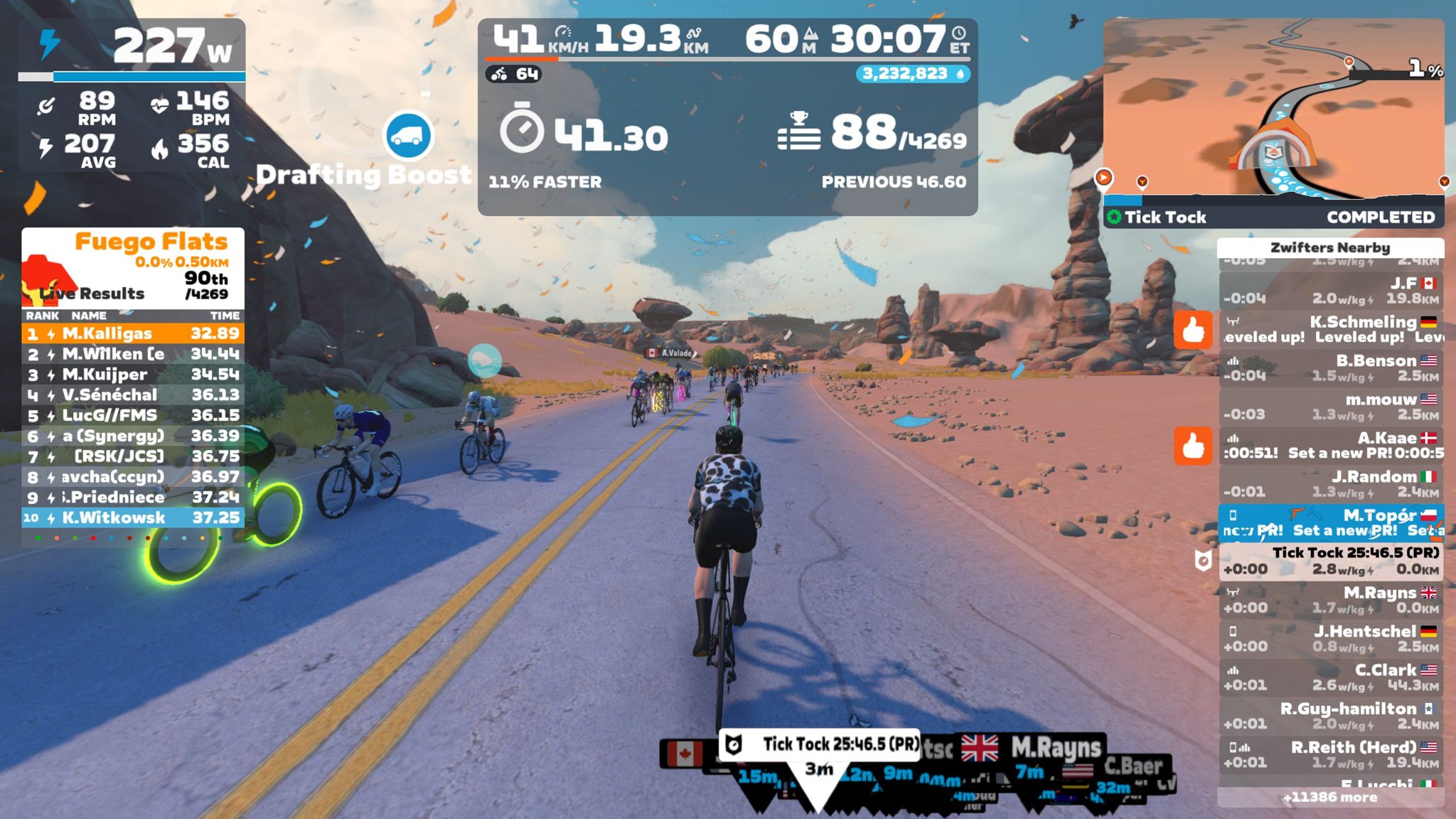Give Ride On thumbs-up to A.Kaae
The image size is (1456, 819).
[x=1192, y=446]
